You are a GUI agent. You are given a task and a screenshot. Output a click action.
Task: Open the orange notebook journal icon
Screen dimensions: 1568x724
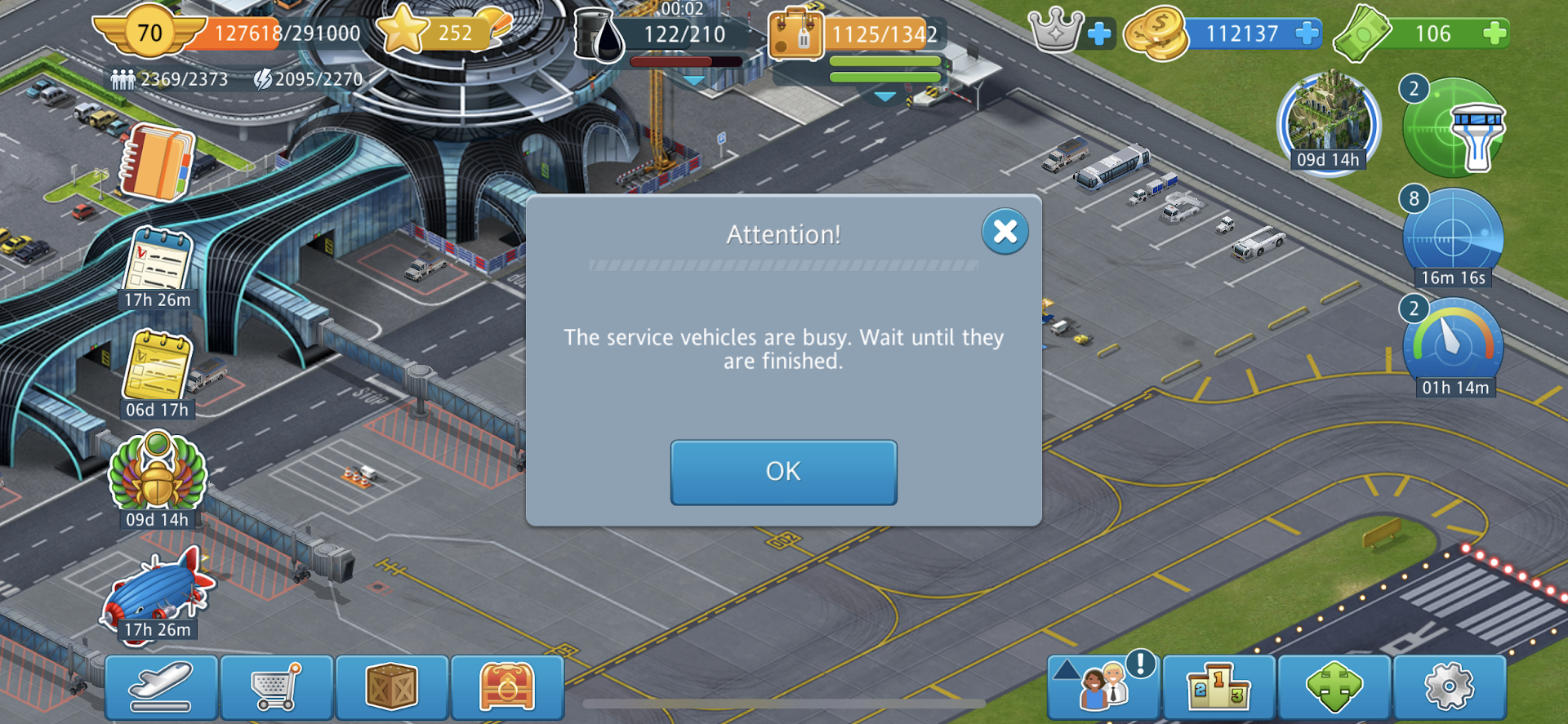tap(158, 162)
